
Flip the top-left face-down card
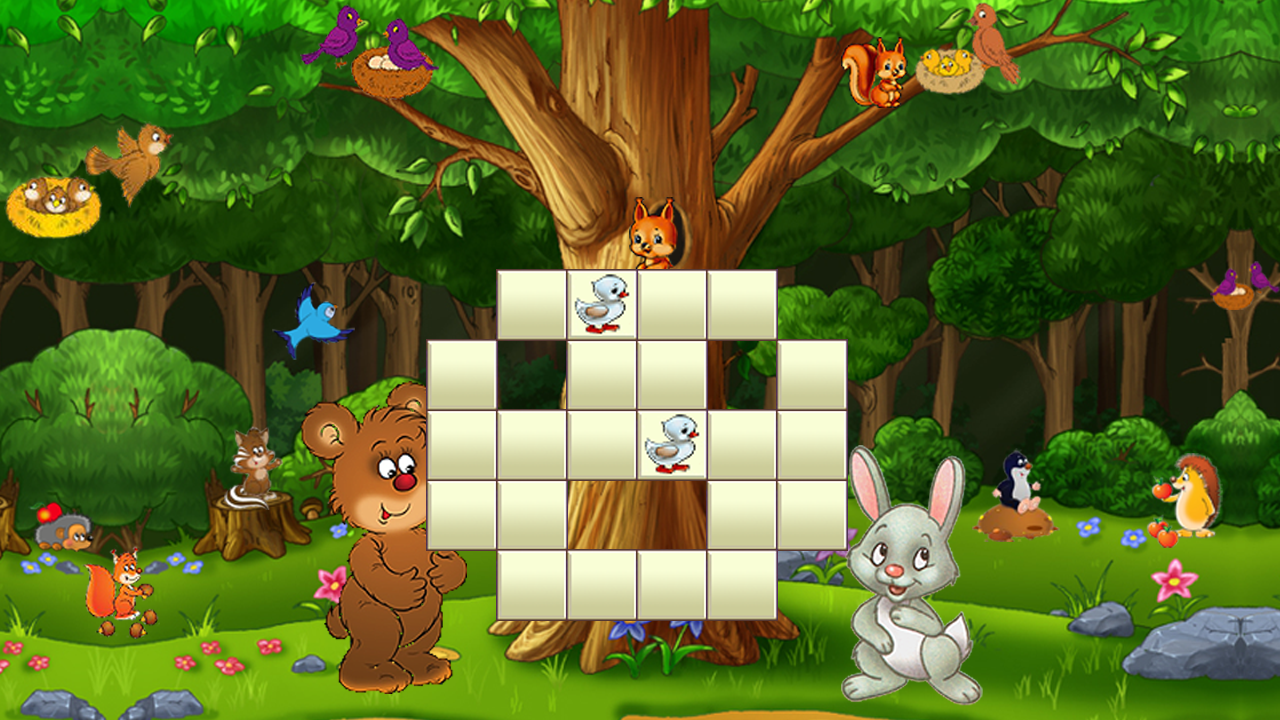point(530,305)
